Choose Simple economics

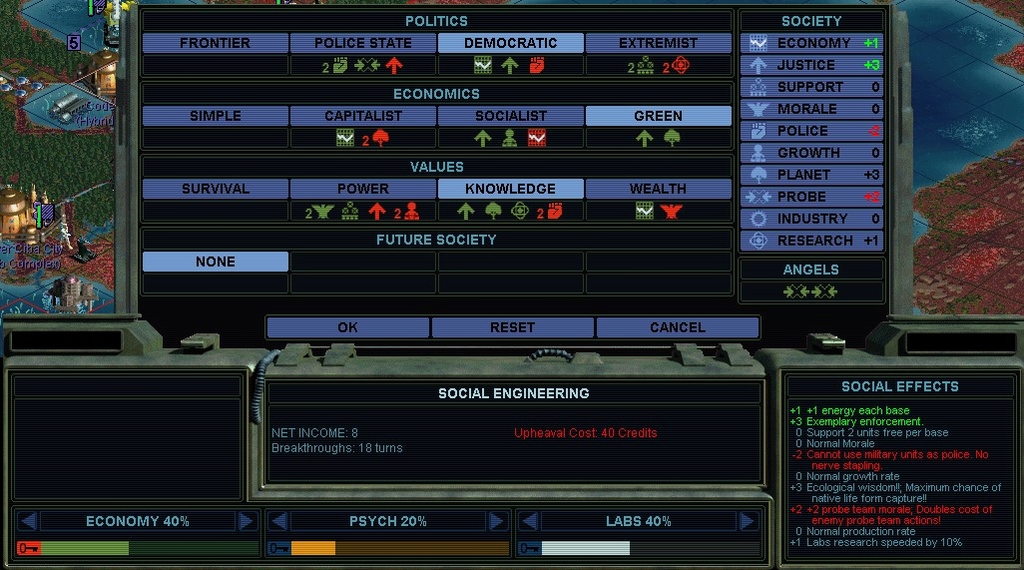(215, 116)
